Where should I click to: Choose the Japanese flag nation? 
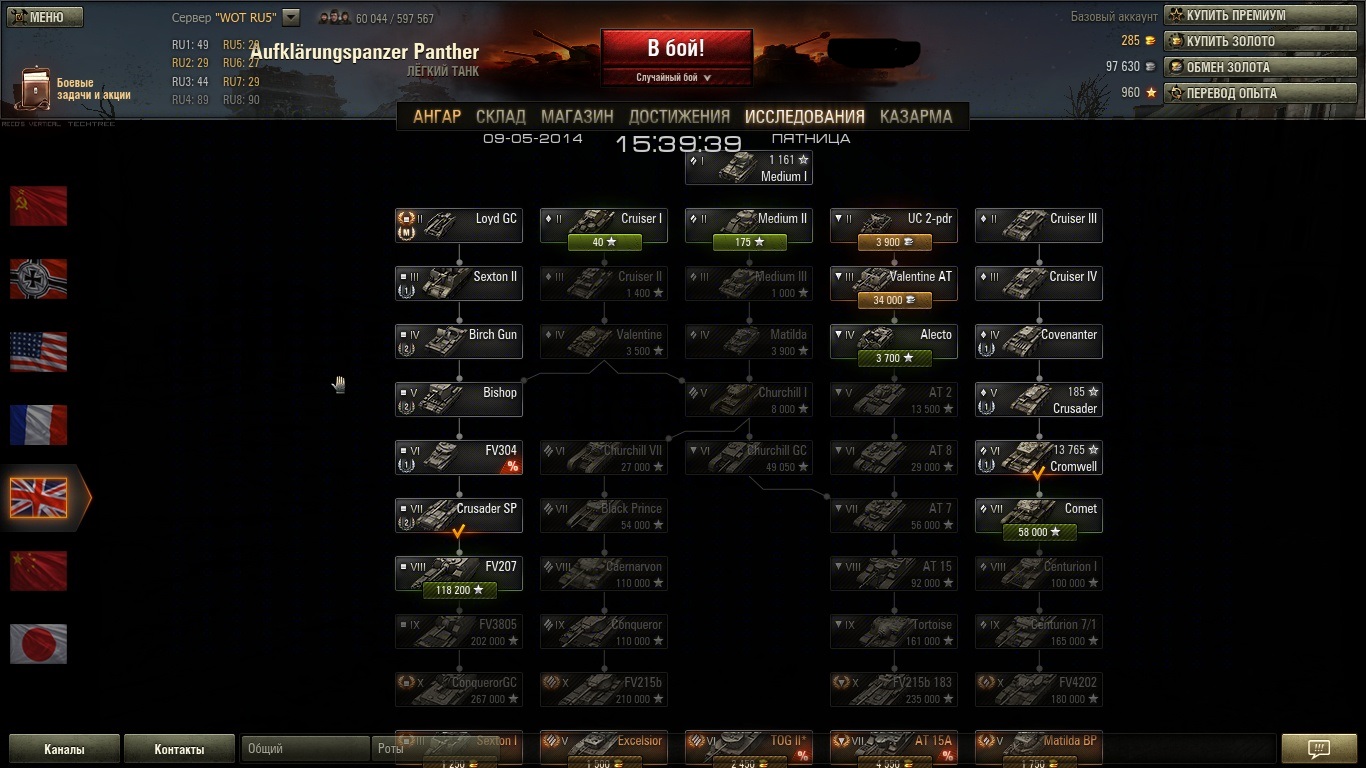39,644
